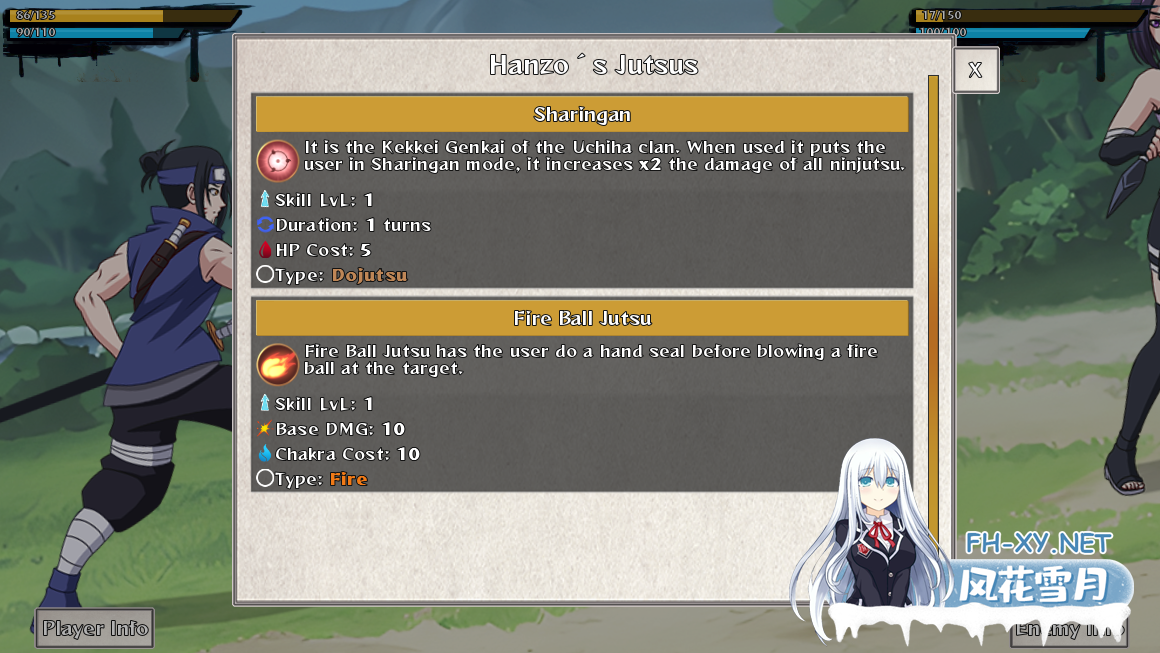Click the jutsu list scrollbar
The width and height of the screenshot is (1160, 653).
(933, 300)
